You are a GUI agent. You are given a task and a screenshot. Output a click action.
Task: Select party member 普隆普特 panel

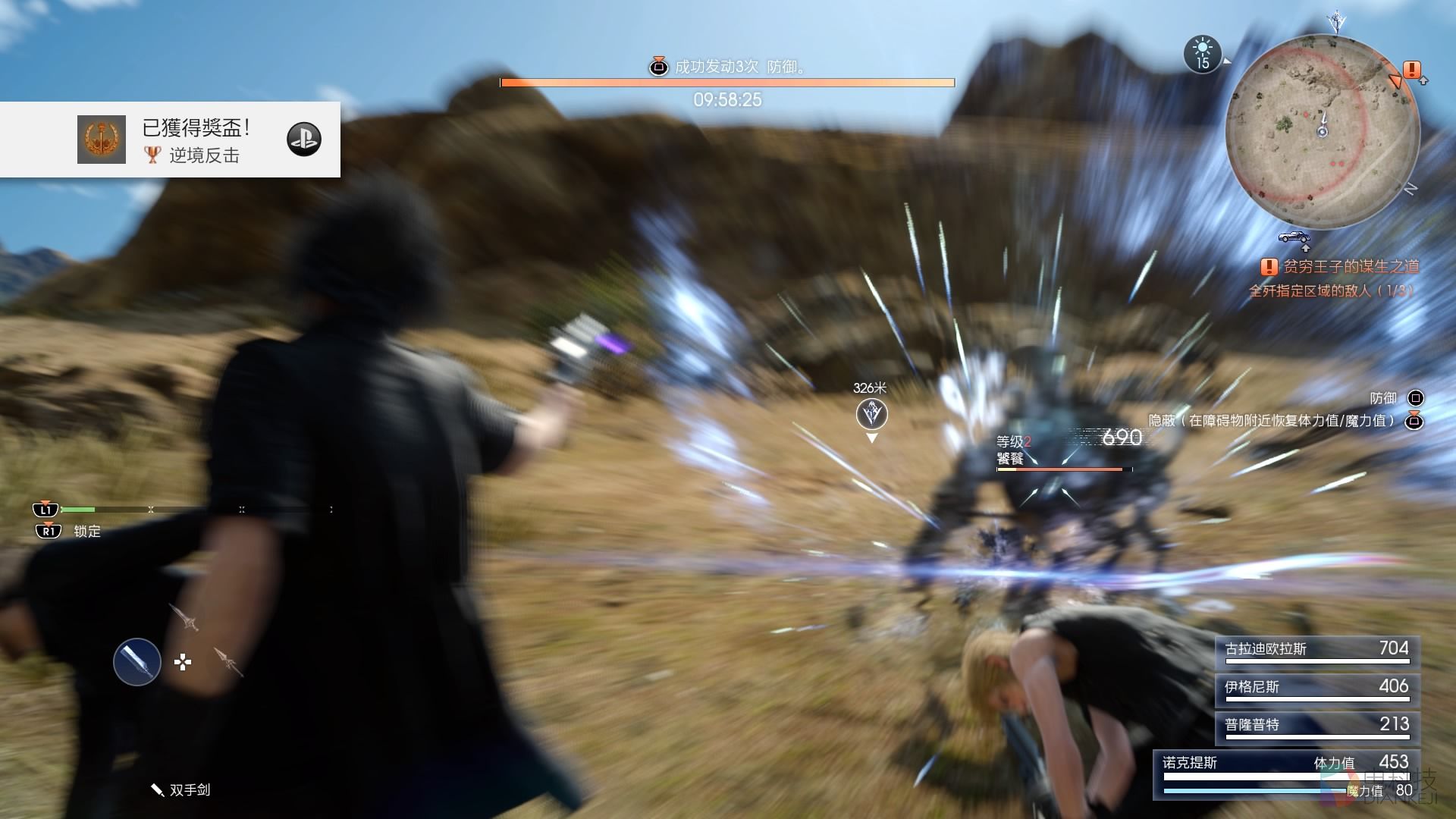coord(1317,726)
